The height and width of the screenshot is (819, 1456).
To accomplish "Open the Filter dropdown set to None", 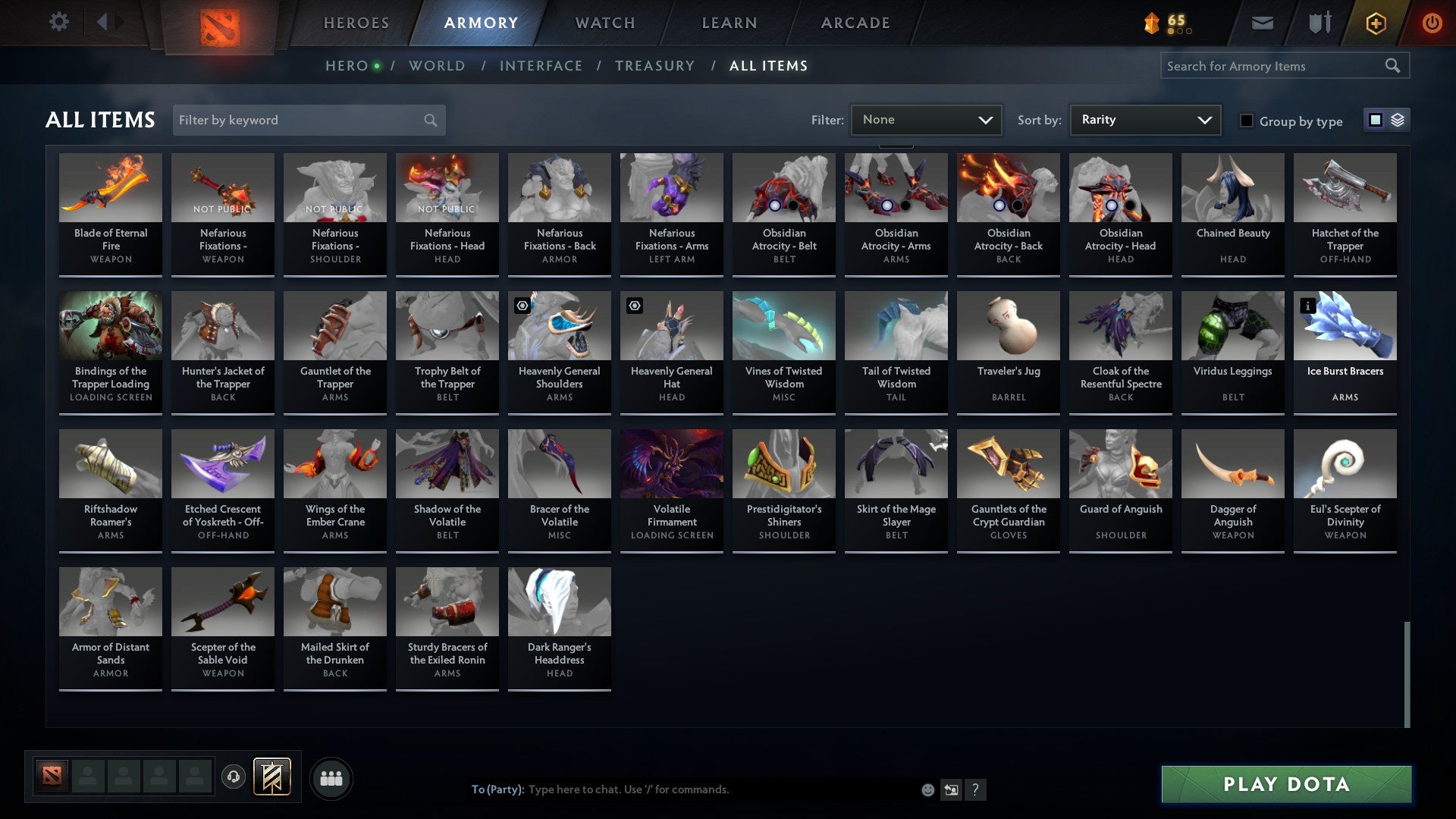I will pos(926,119).
